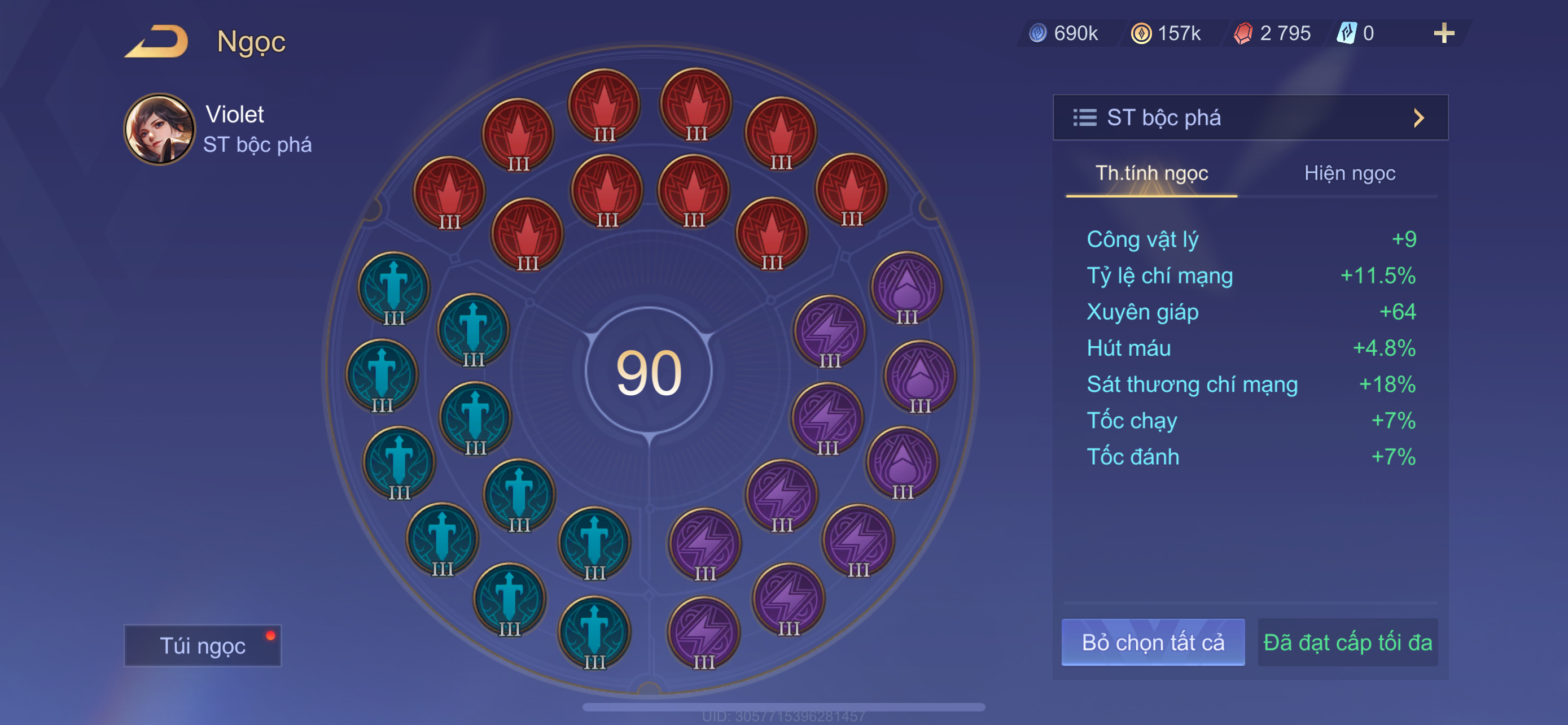
Task: Select Violet's hero portrait
Action: coord(160,129)
